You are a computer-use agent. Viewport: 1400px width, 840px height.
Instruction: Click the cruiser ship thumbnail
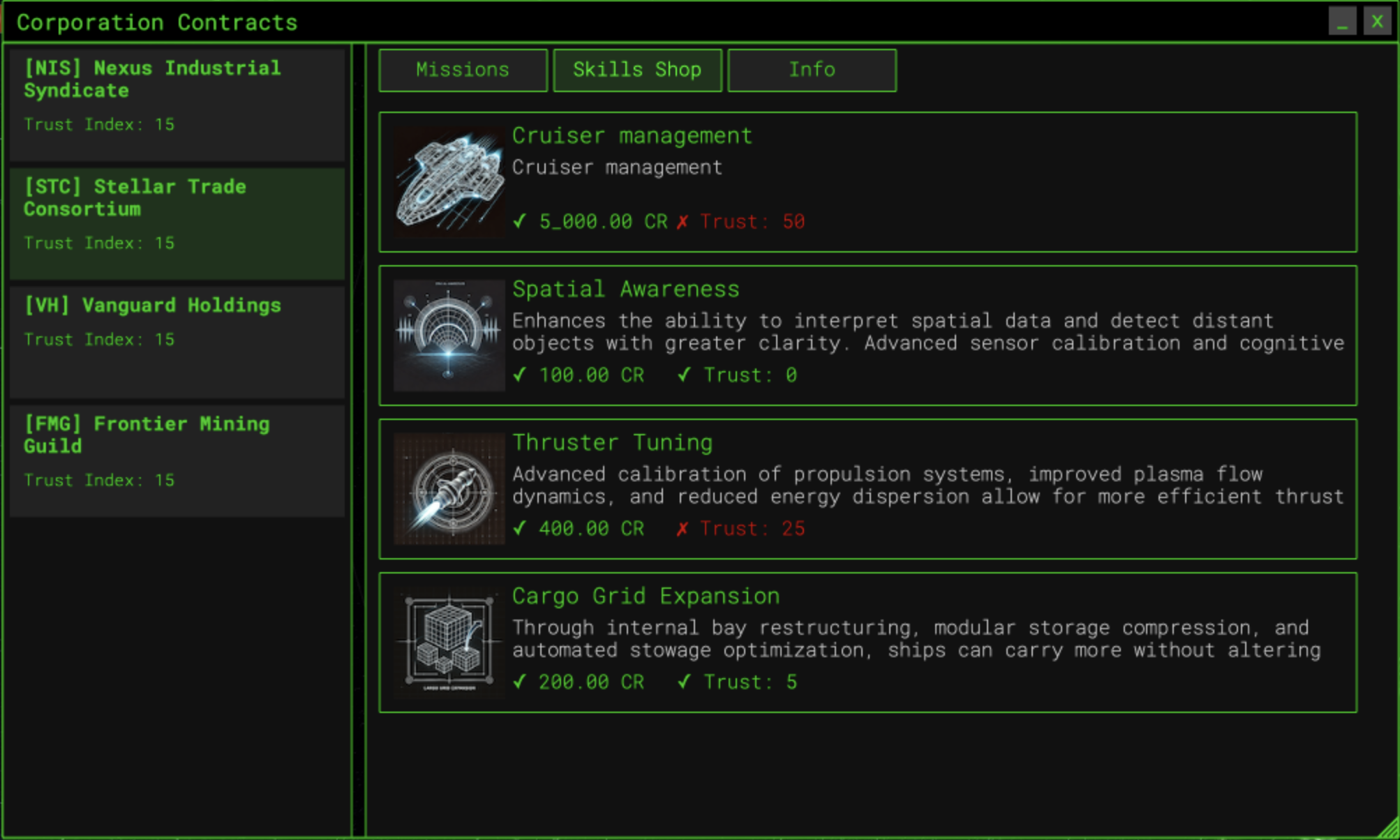449,182
